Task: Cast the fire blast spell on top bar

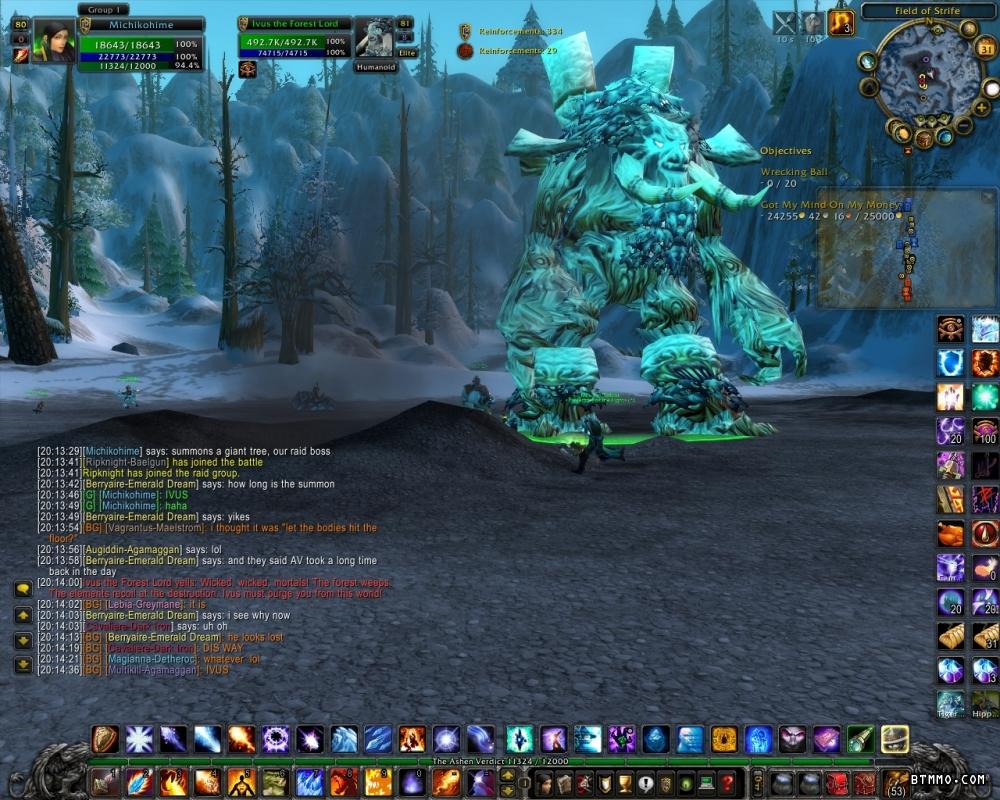Action: tap(241, 739)
